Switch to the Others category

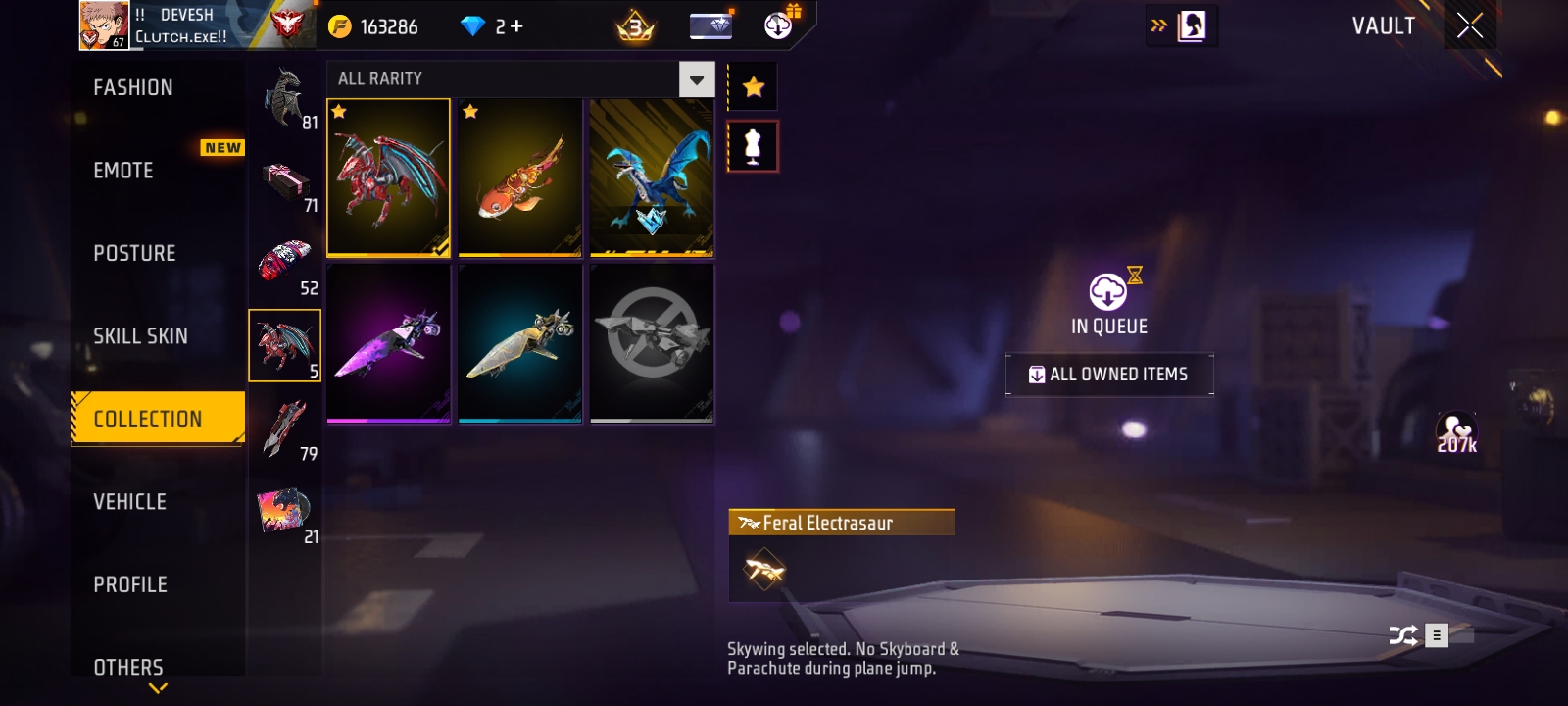click(x=128, y=667)
